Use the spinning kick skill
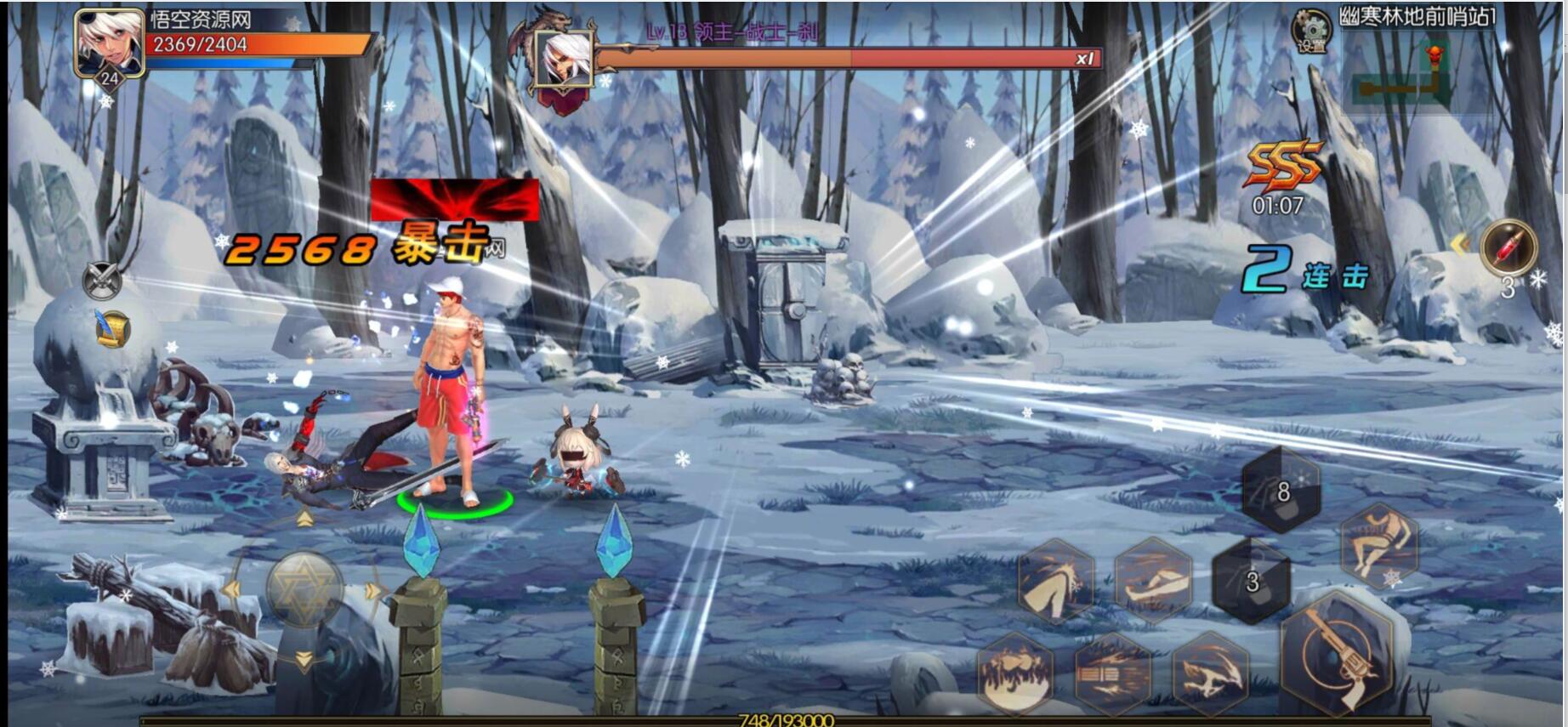1568x727 pixels. point(1209,674)
